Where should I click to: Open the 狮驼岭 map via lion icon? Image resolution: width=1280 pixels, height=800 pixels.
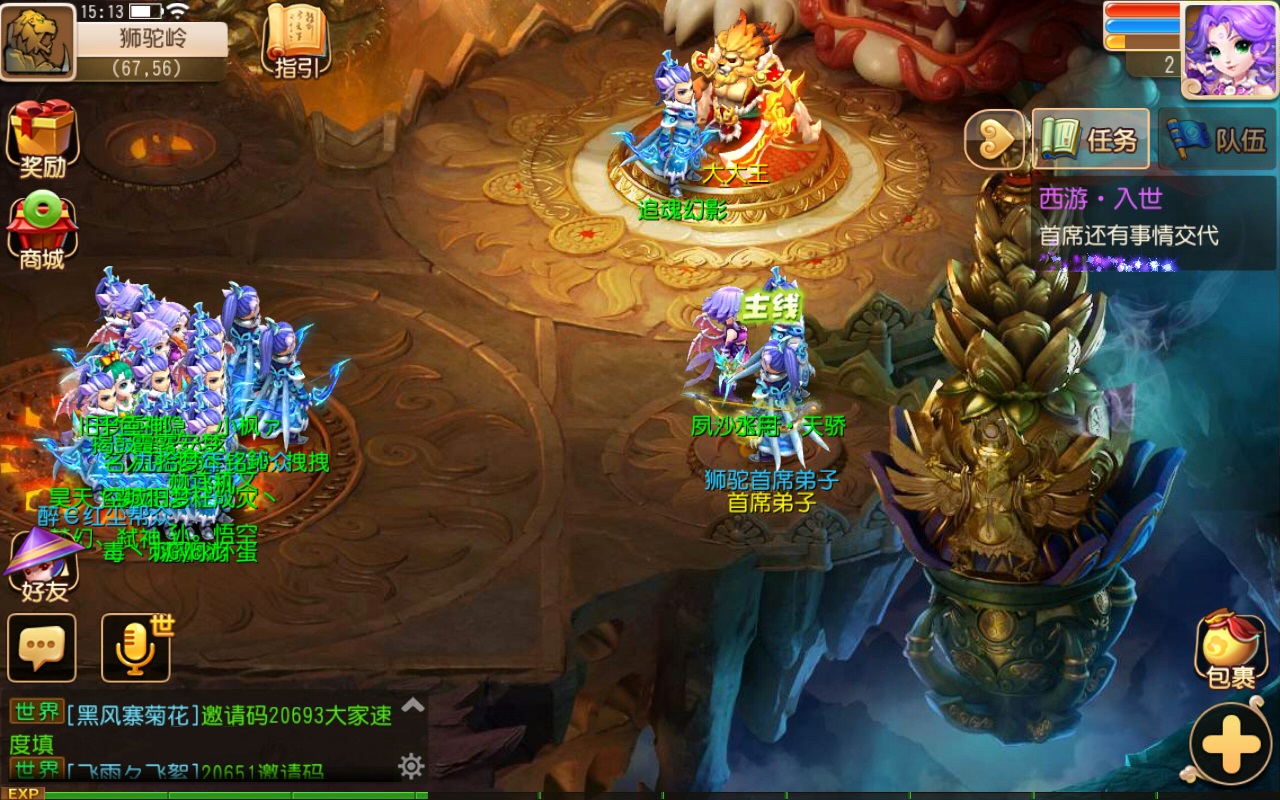coord(38,42)
